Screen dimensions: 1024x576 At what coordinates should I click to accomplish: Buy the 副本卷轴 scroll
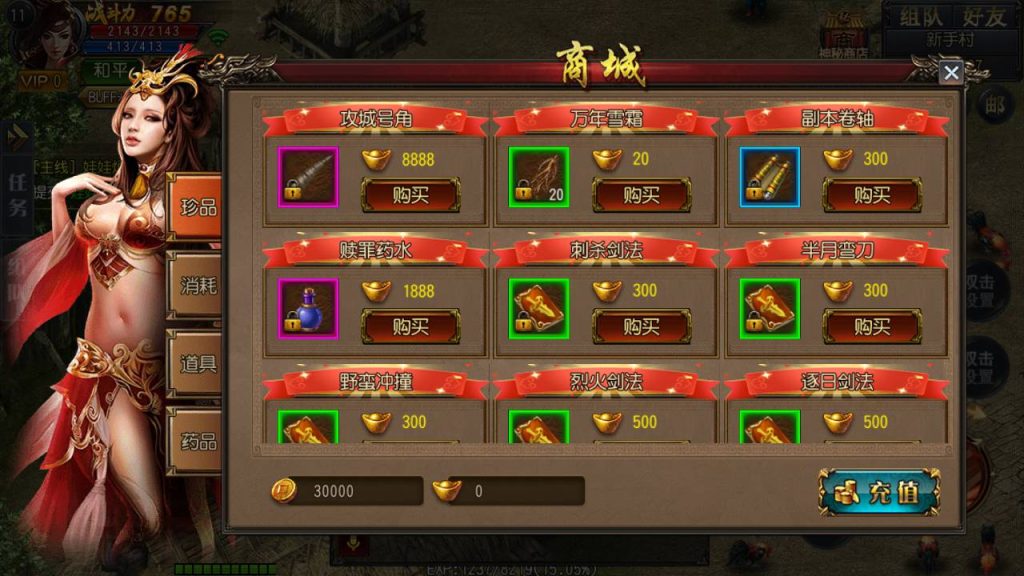pos(871,195)
